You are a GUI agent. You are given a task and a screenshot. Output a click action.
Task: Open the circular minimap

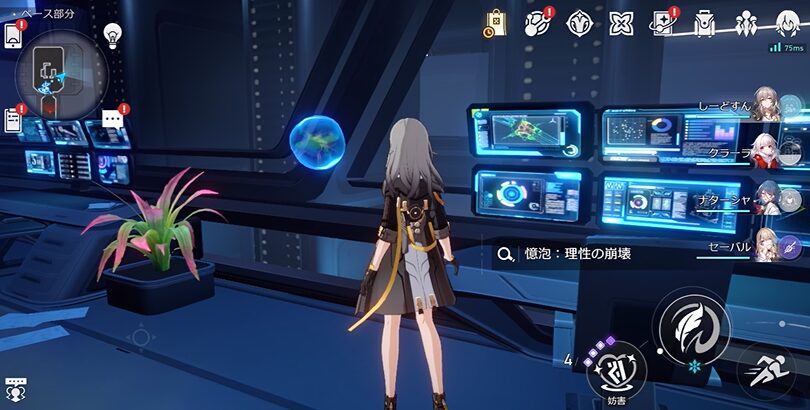click(x=55, y=71)
